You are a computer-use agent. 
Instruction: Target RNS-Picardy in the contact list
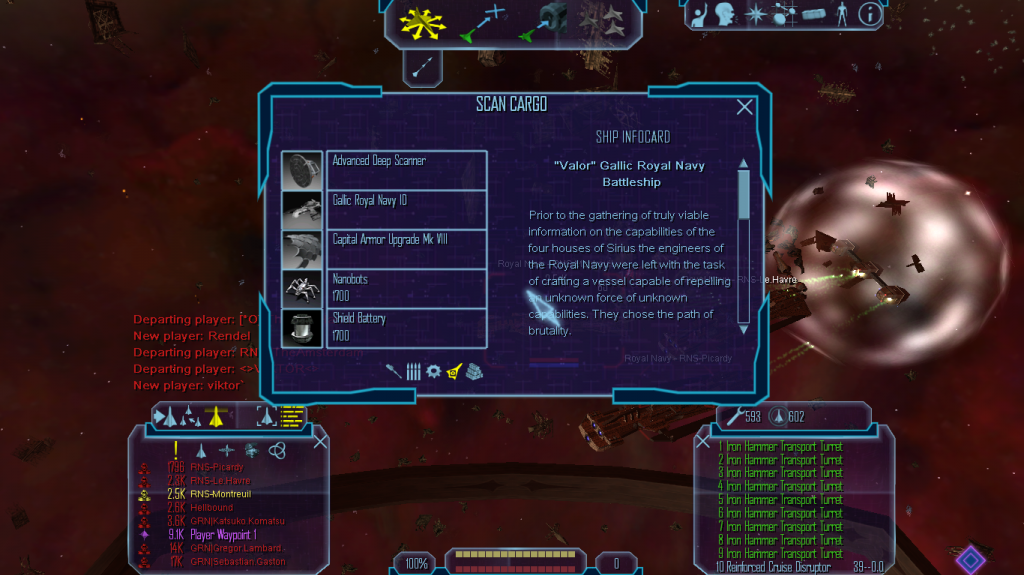coord(215,467)
